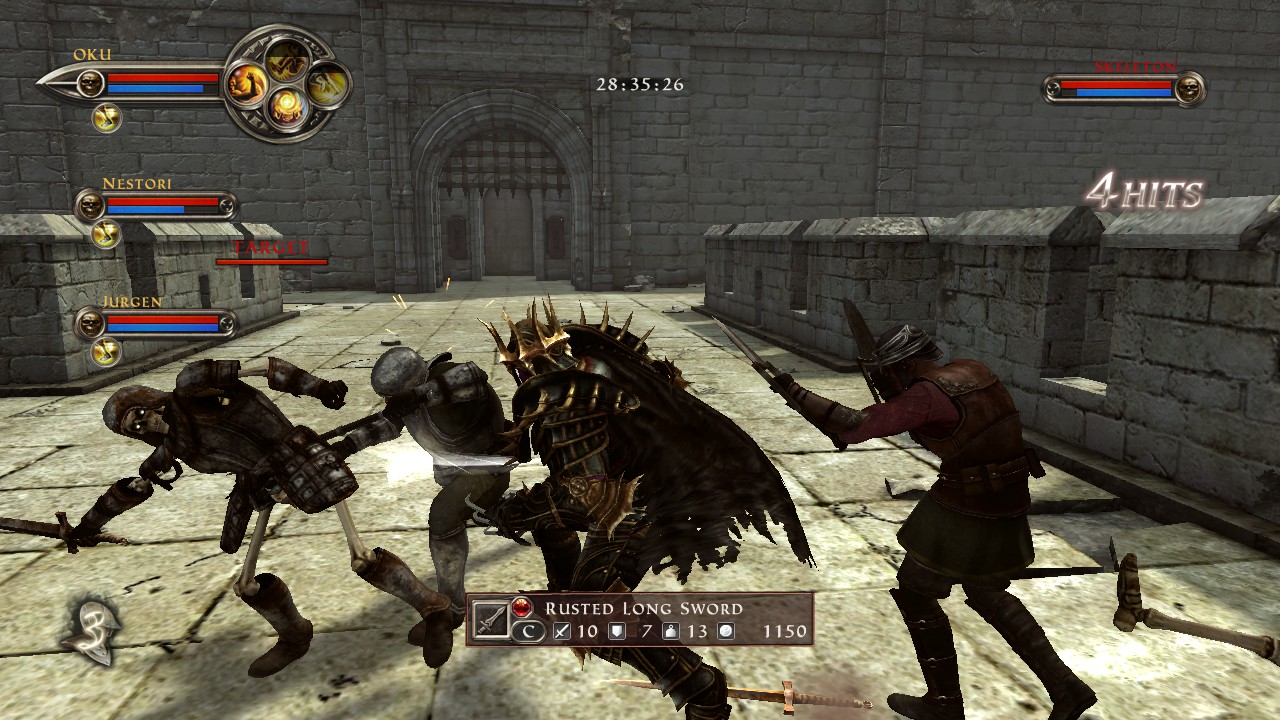Screen dimensions: 1280x720
Task: Click the weight stat icon
Action: [x=671, y=632]
